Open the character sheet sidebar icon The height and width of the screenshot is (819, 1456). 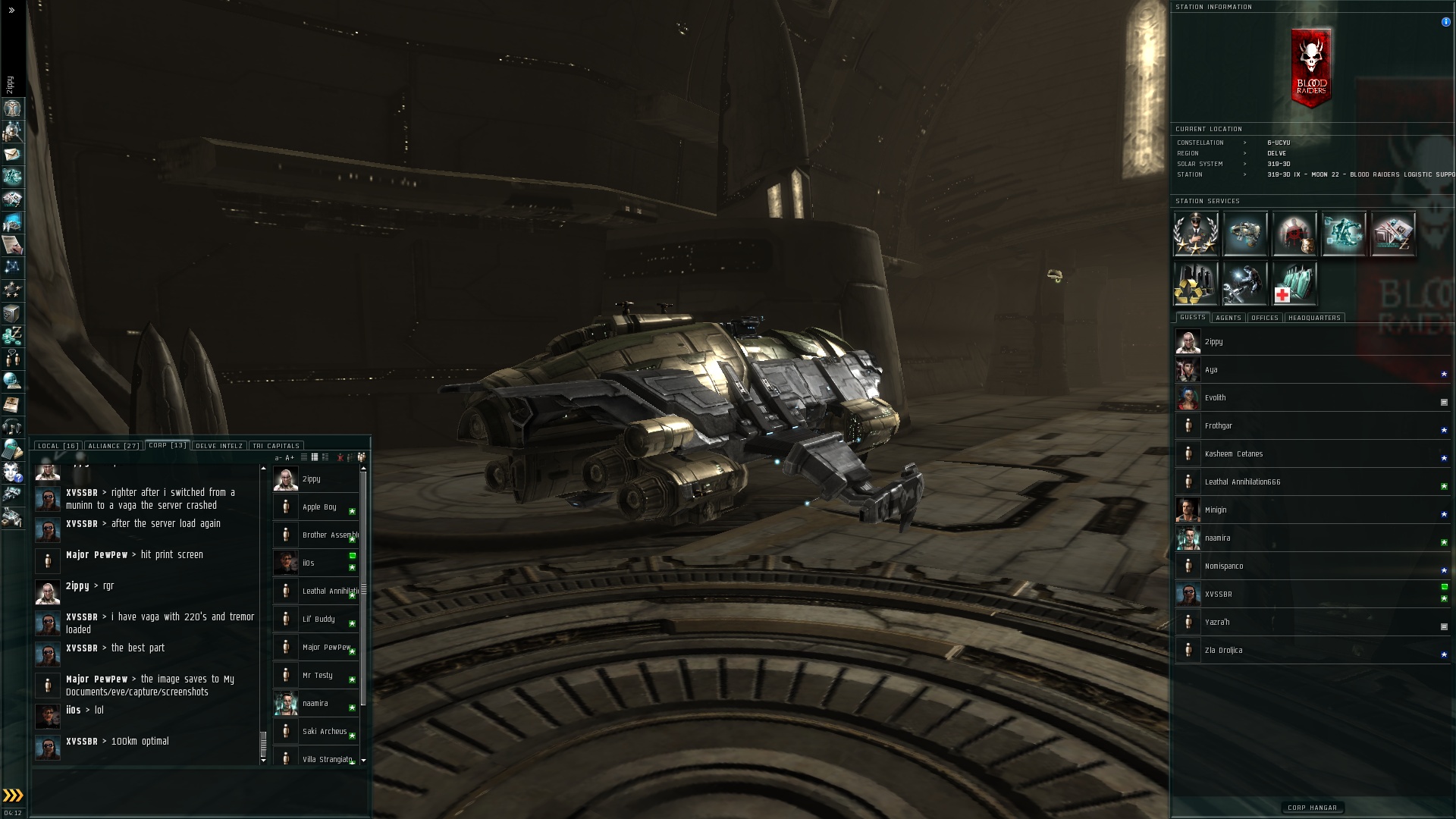coord(12,108)
